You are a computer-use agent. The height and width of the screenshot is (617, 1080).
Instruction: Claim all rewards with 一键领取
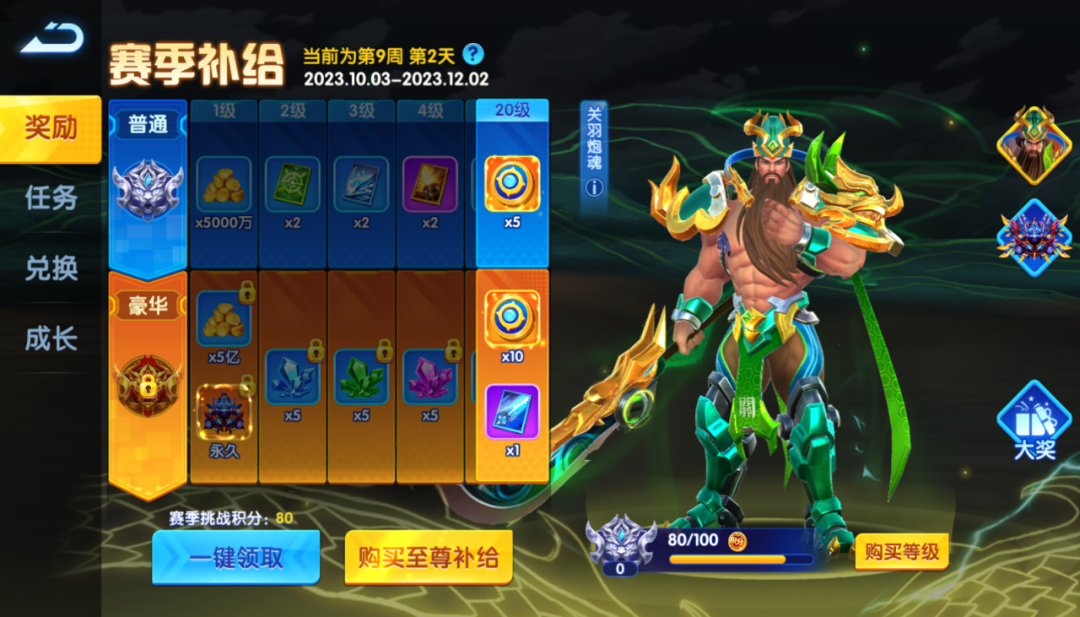point(236,557)
